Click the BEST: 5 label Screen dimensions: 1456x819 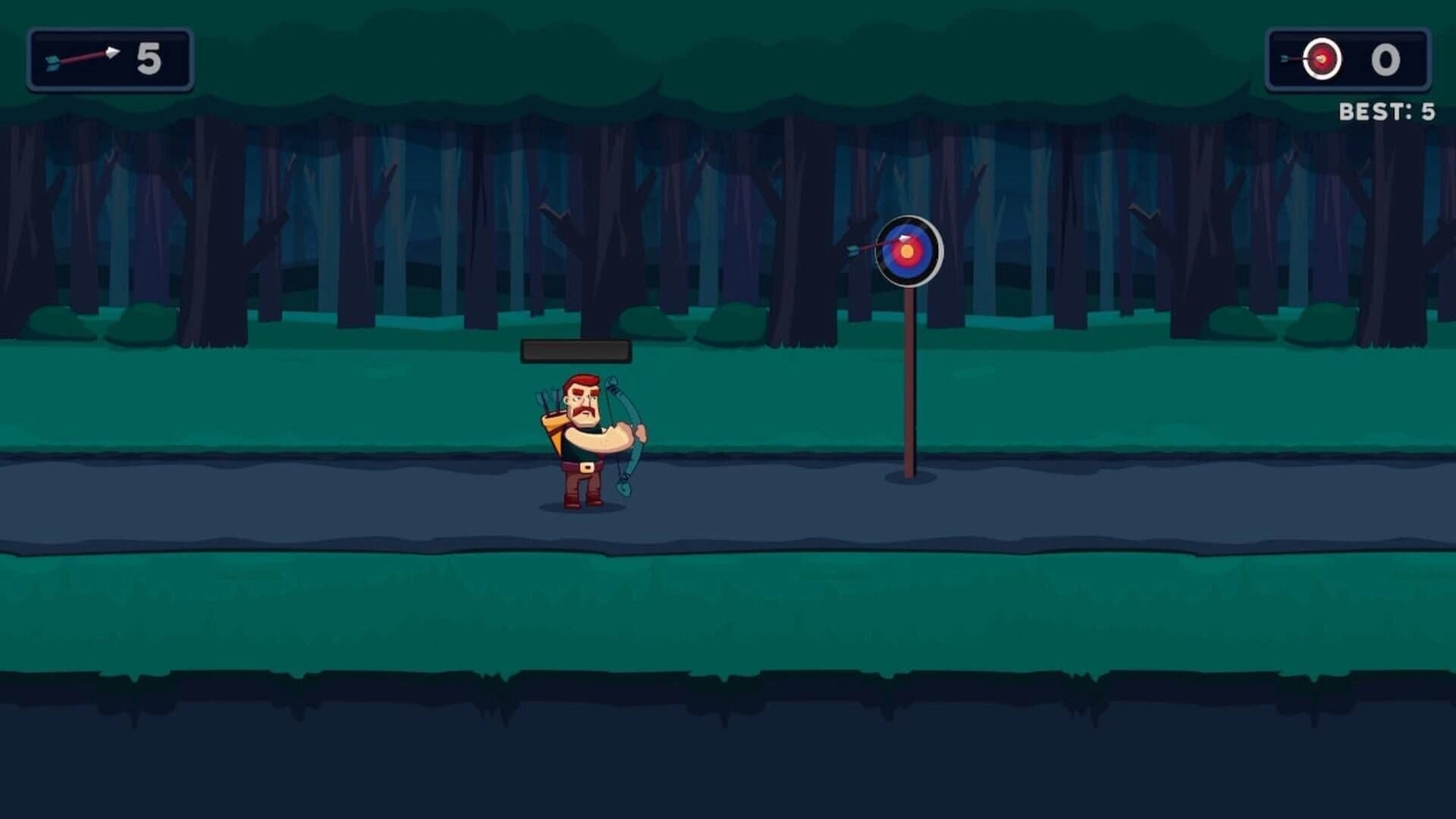(x=1386, y=110)
